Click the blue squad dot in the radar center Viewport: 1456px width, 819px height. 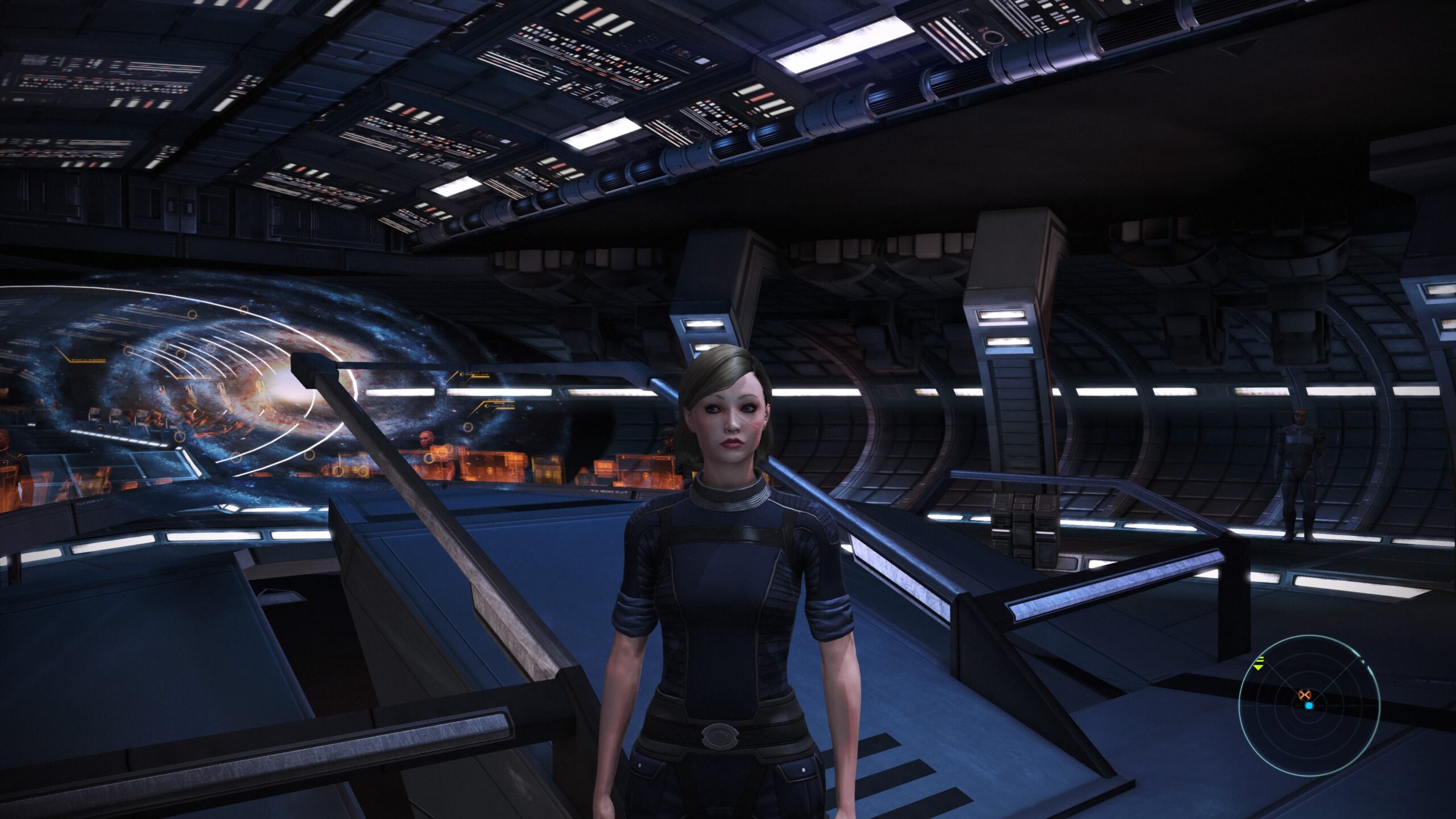coord(1309,707)
